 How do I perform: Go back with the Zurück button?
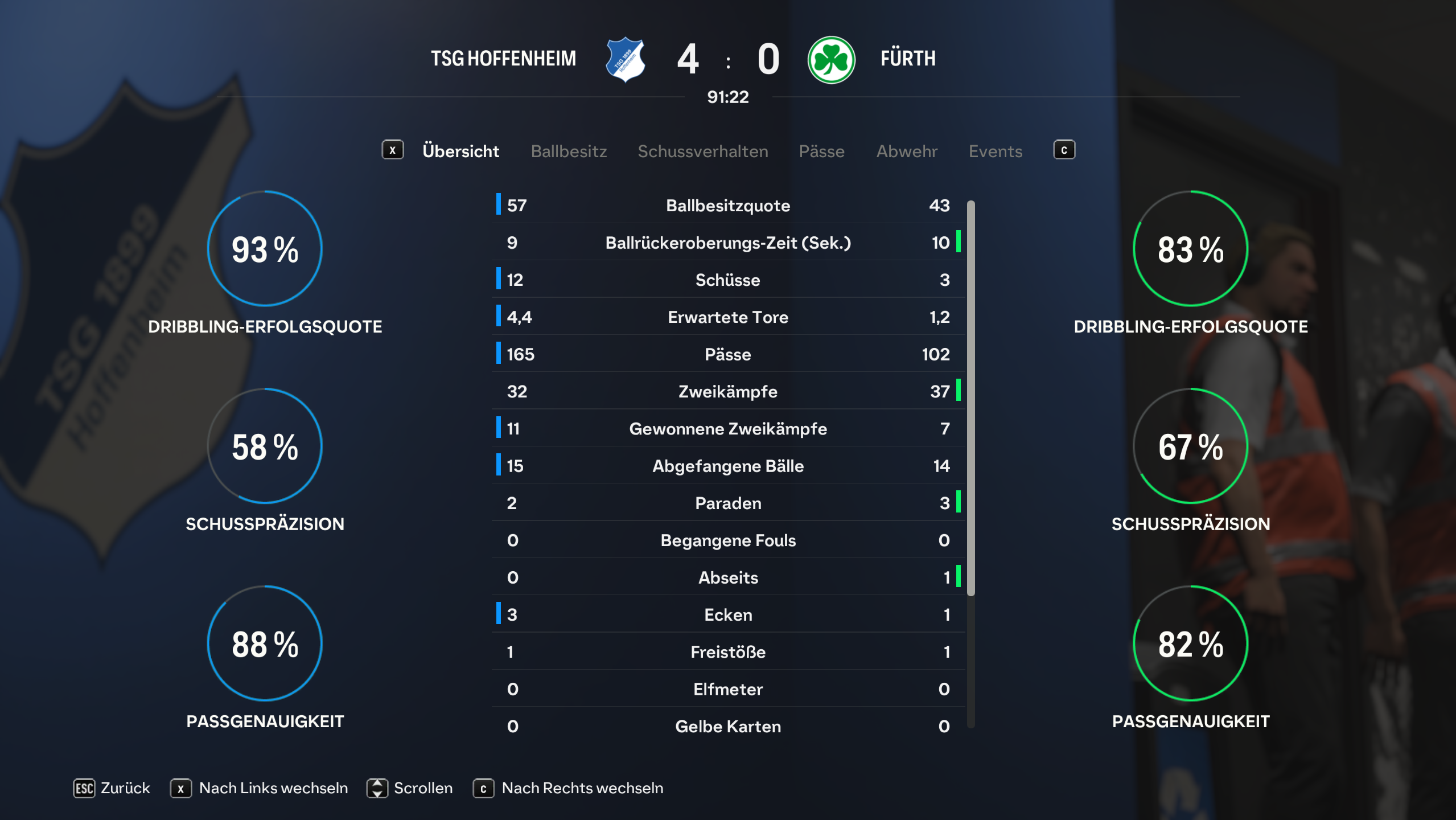pos(112,788)
